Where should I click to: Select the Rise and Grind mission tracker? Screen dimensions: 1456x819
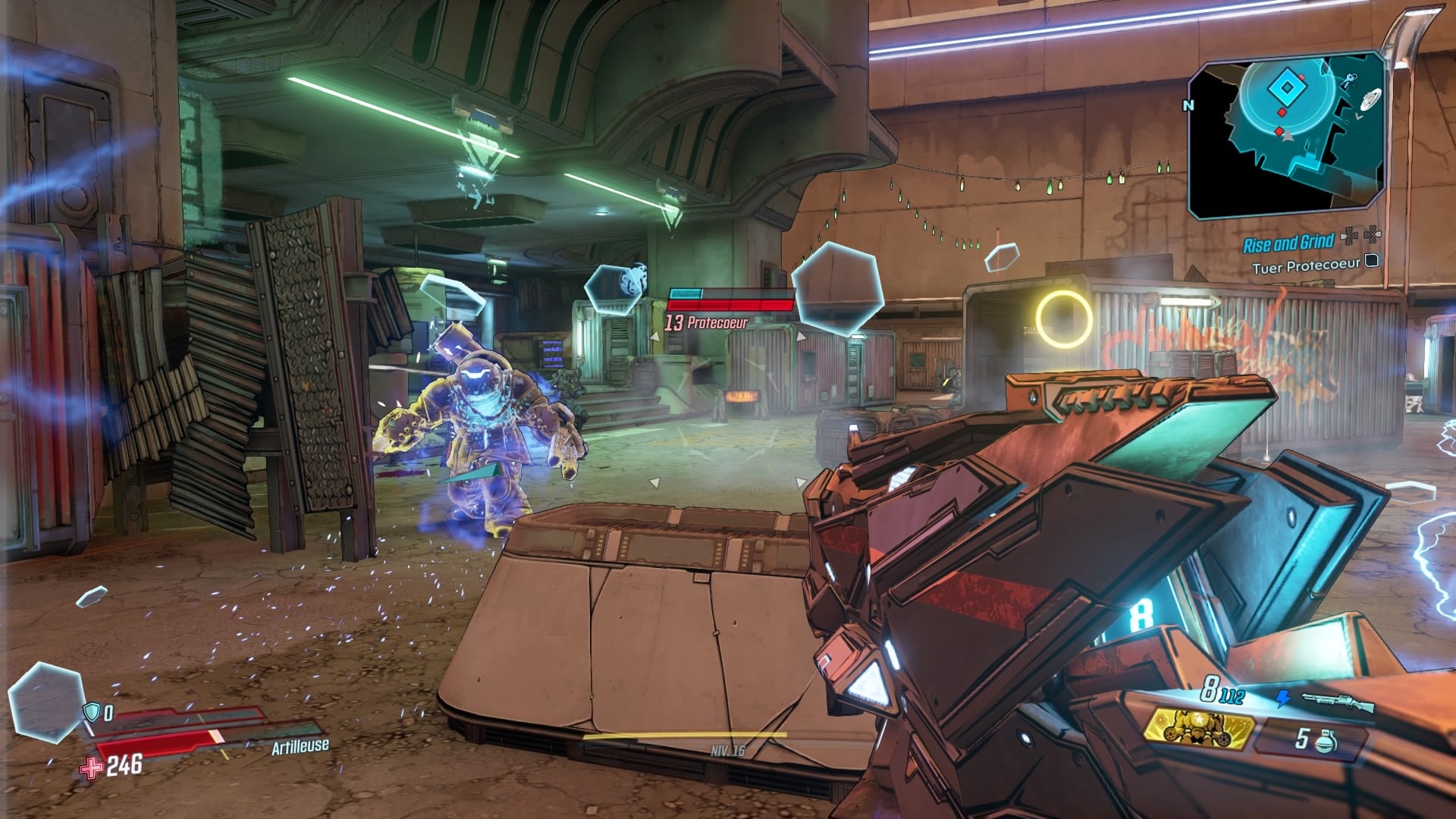1288,243
